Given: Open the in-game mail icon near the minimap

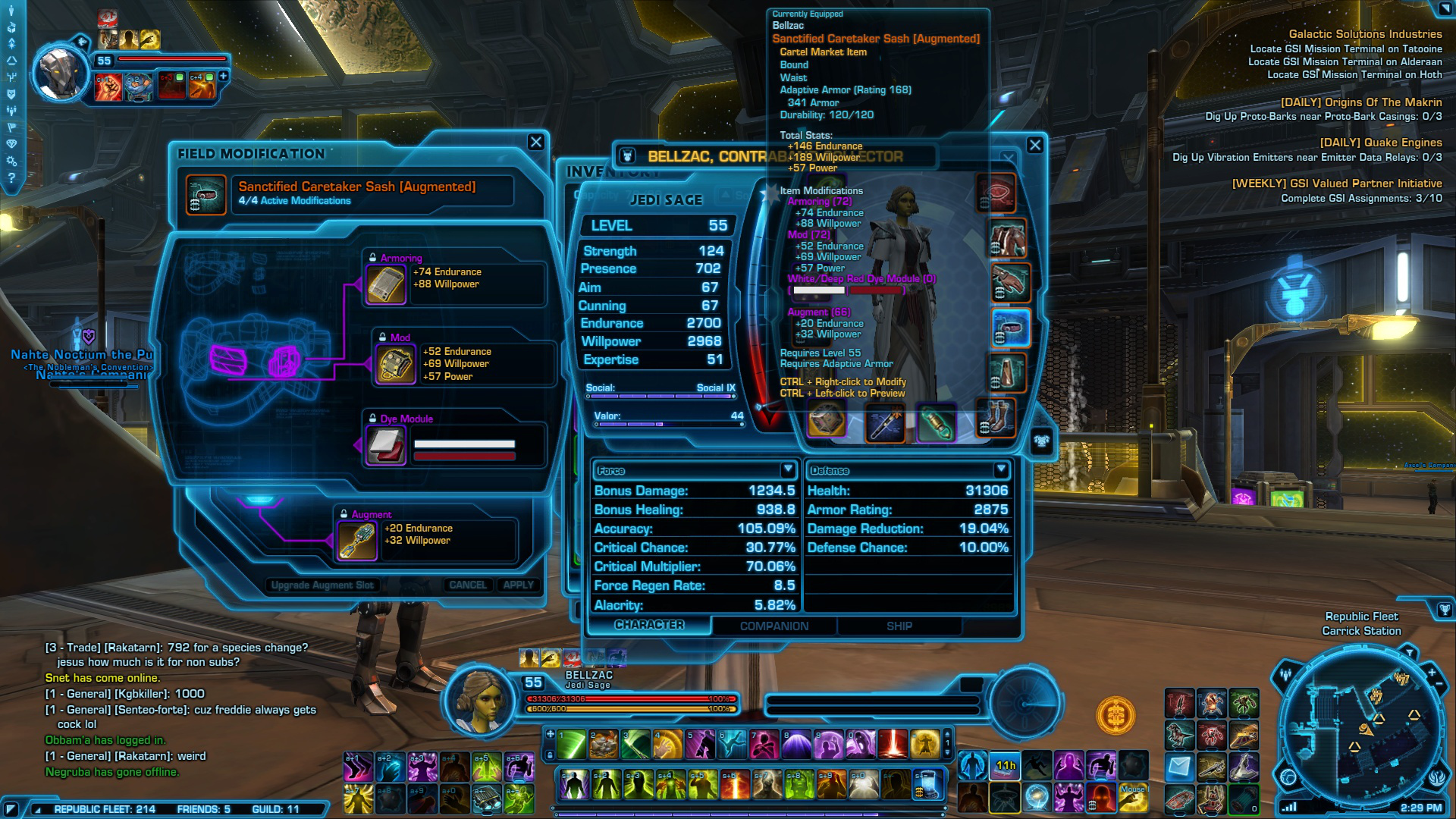Looking at the screenshot, I should pyautogui.click(x=1178, y=766).
